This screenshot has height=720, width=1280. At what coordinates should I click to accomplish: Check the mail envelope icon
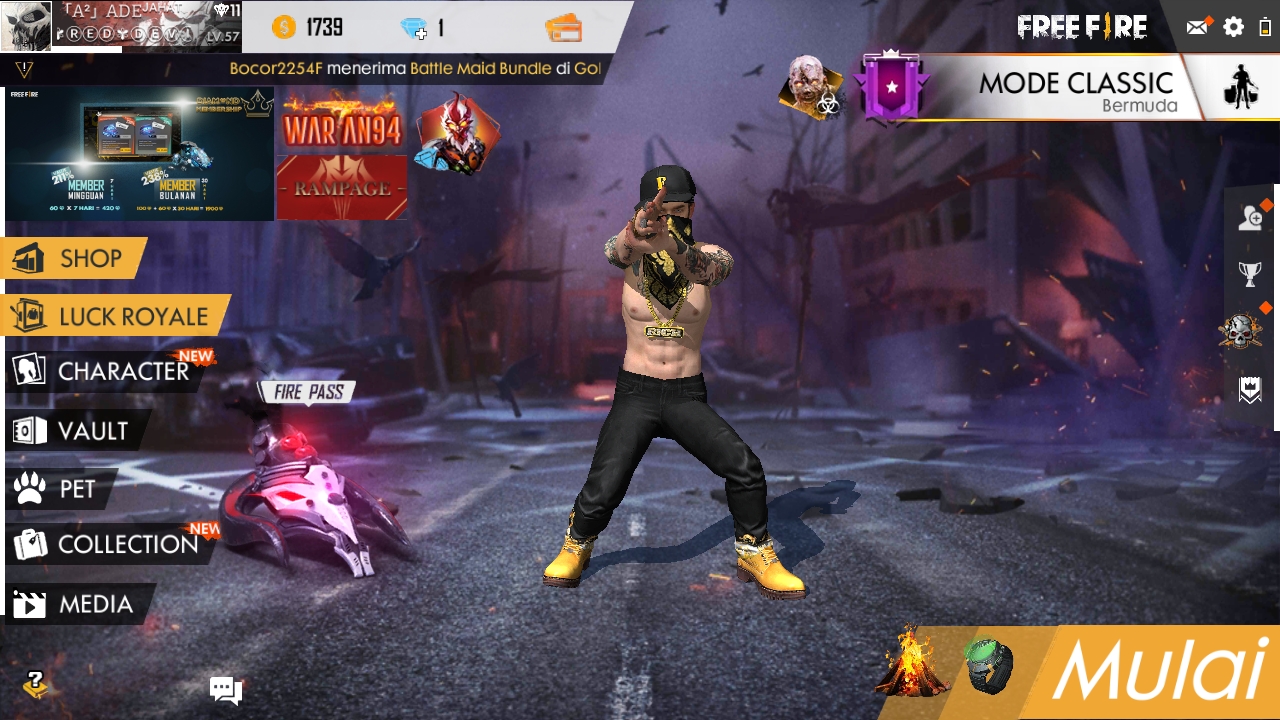1197,27
